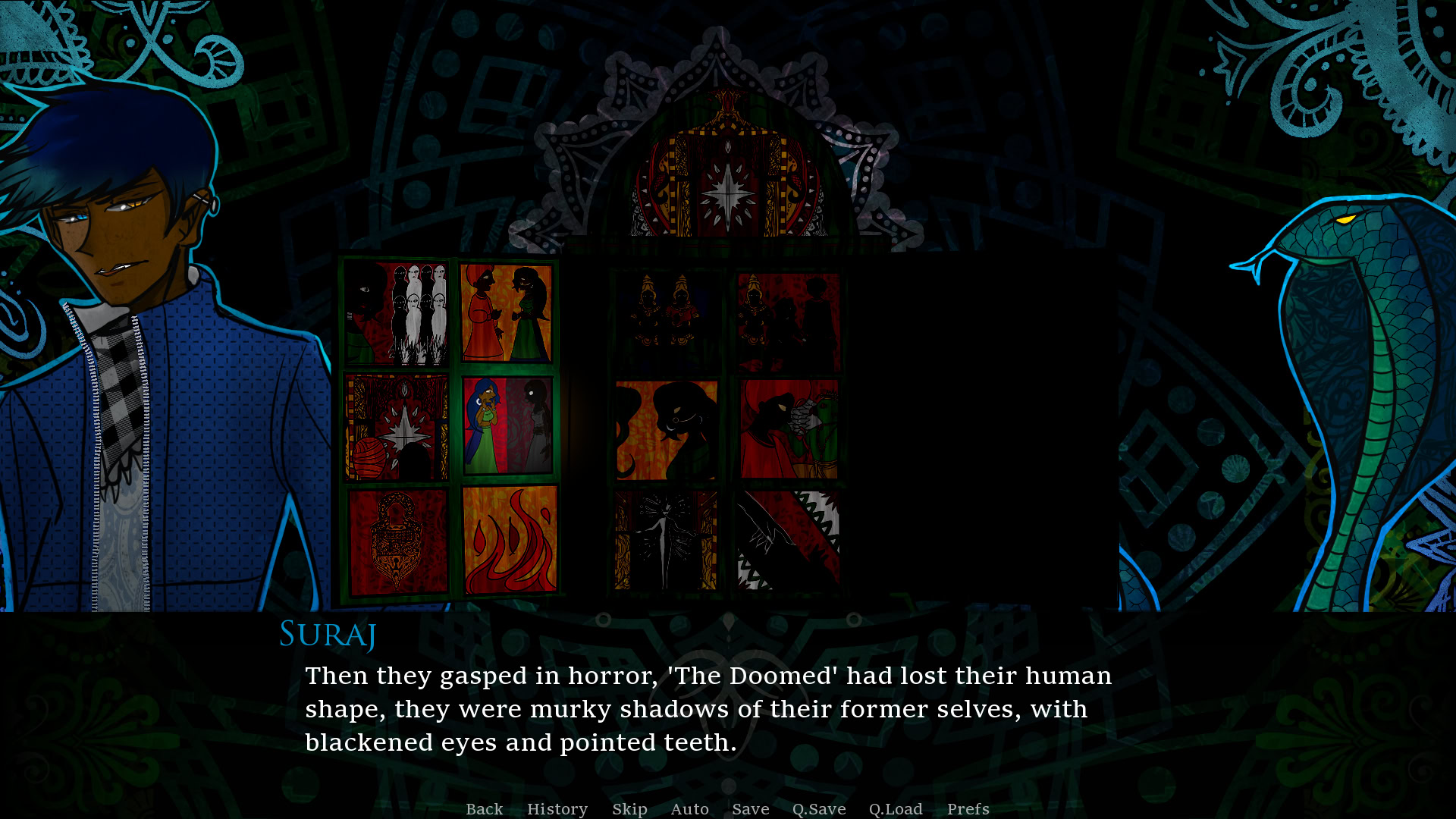The width and height of the screenshot is (1456, 819).
Task: Toggle Auto-advance mode
Action: [689, 809]
